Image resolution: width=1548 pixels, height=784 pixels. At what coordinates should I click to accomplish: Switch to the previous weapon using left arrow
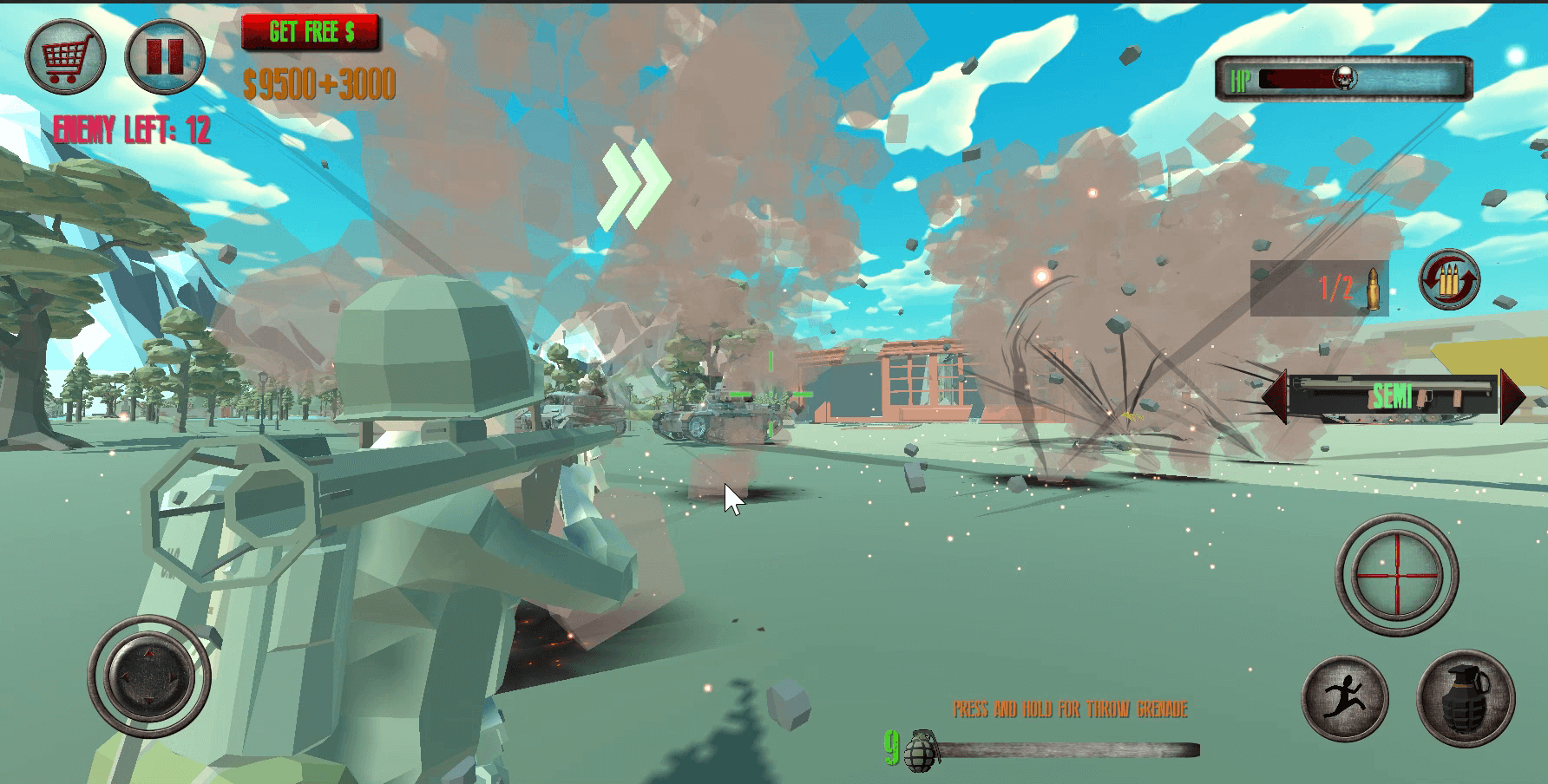[1275, 397]
